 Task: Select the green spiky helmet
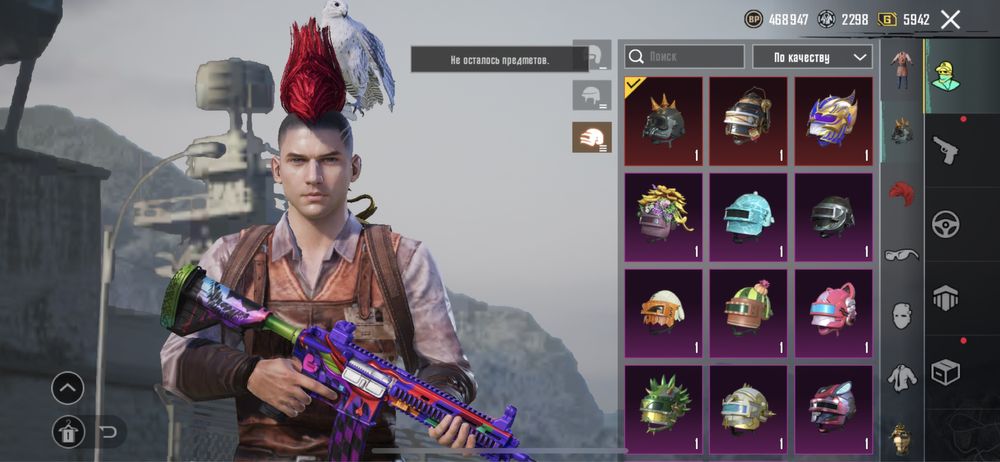[x=662, y=407]
